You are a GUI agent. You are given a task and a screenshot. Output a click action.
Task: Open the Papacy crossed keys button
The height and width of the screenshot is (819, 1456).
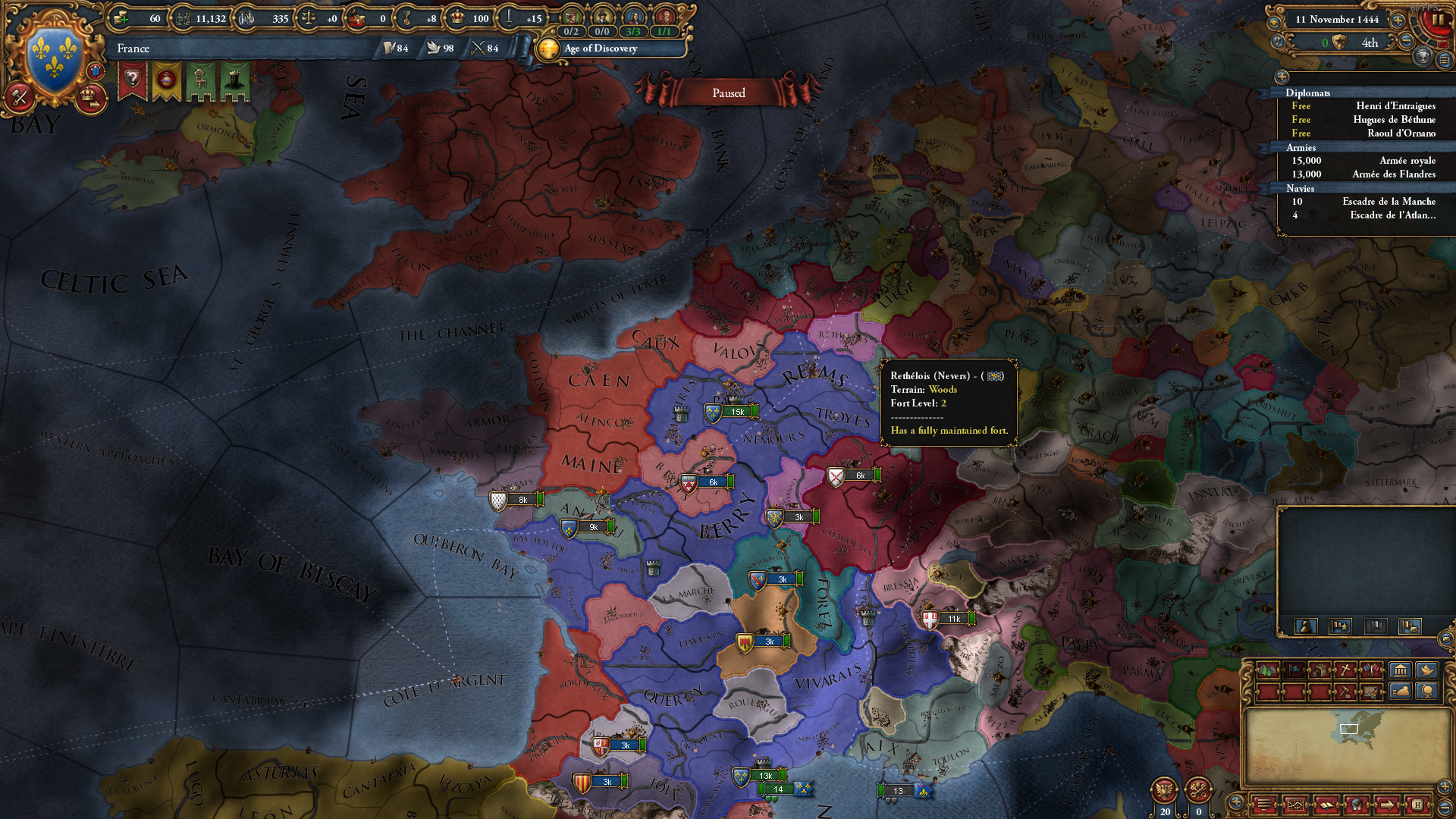tap(1198, 790)
